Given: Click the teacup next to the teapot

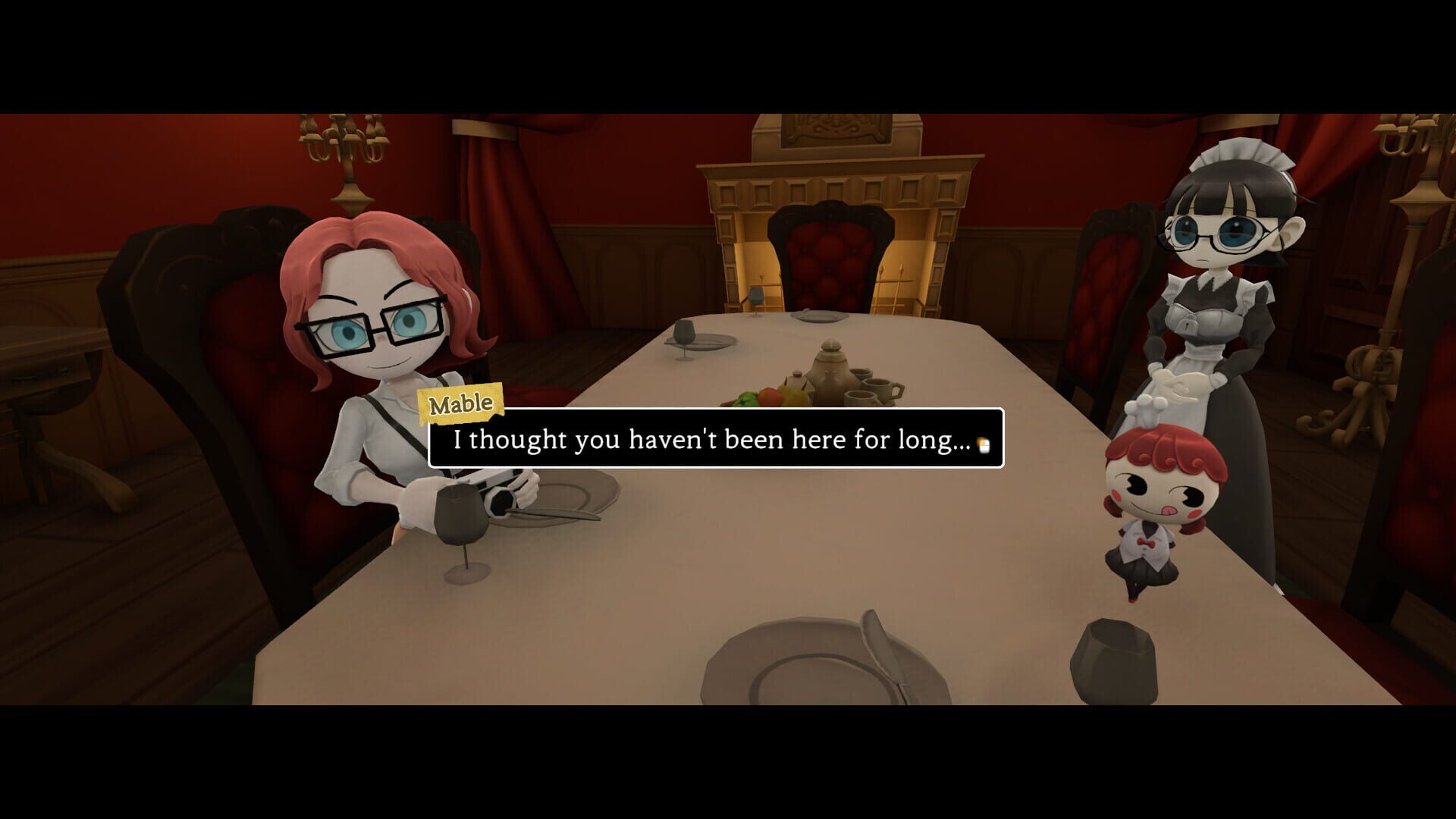Looking at the screenshot, I should point(877,388).
